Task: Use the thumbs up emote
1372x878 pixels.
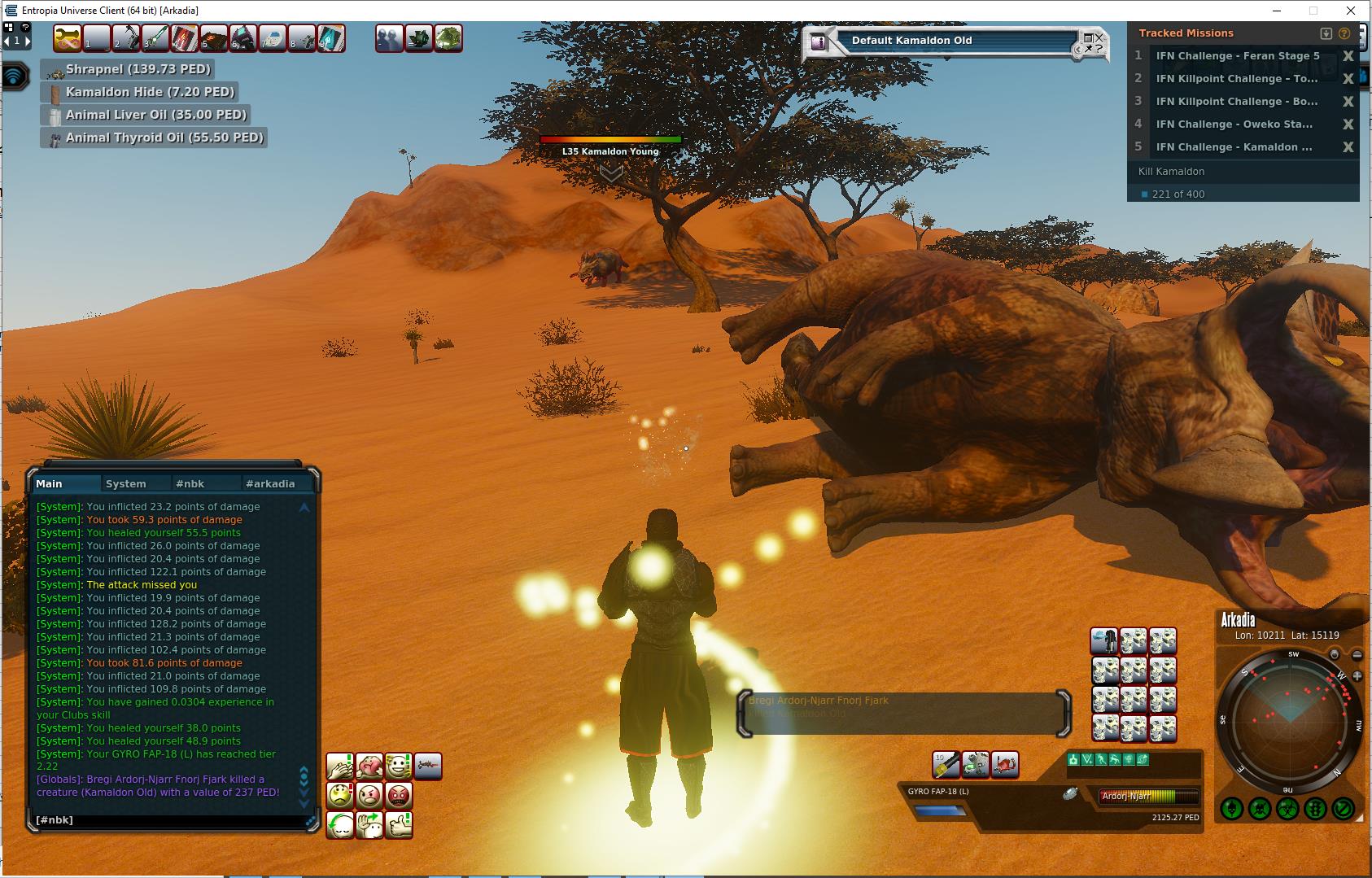Action: pos(399,824)
